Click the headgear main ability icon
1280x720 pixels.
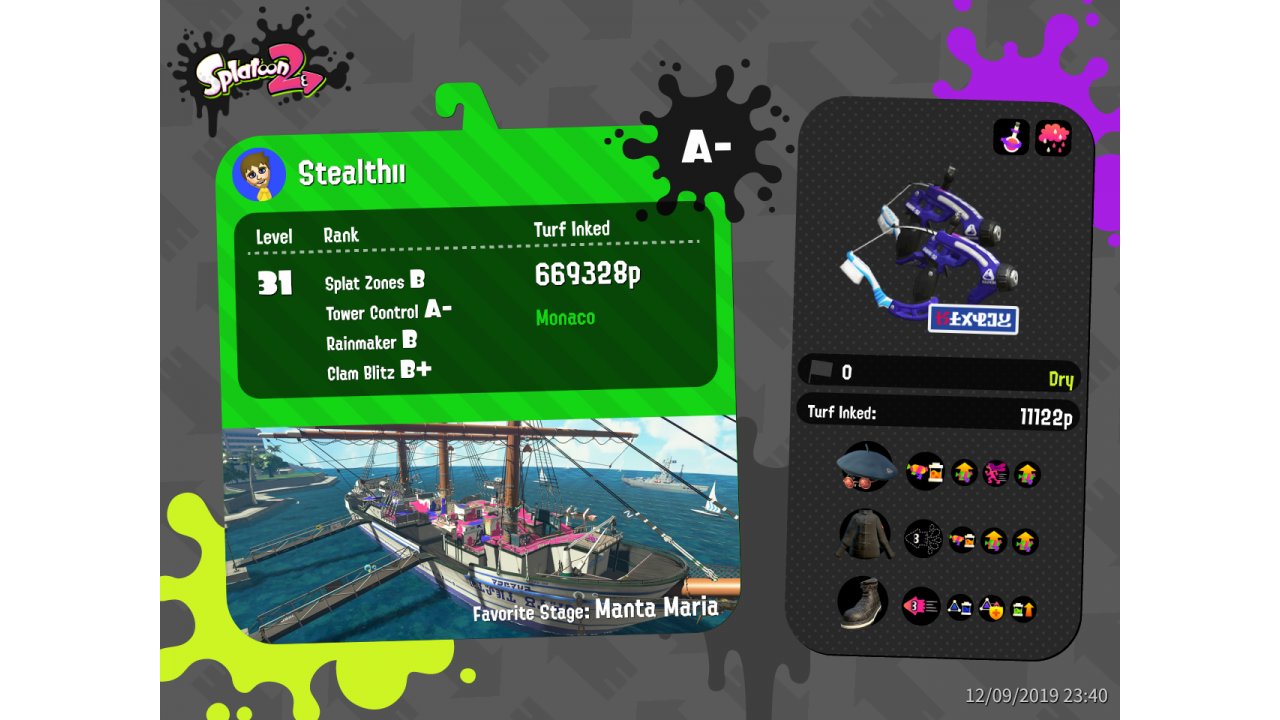point(925,471)
